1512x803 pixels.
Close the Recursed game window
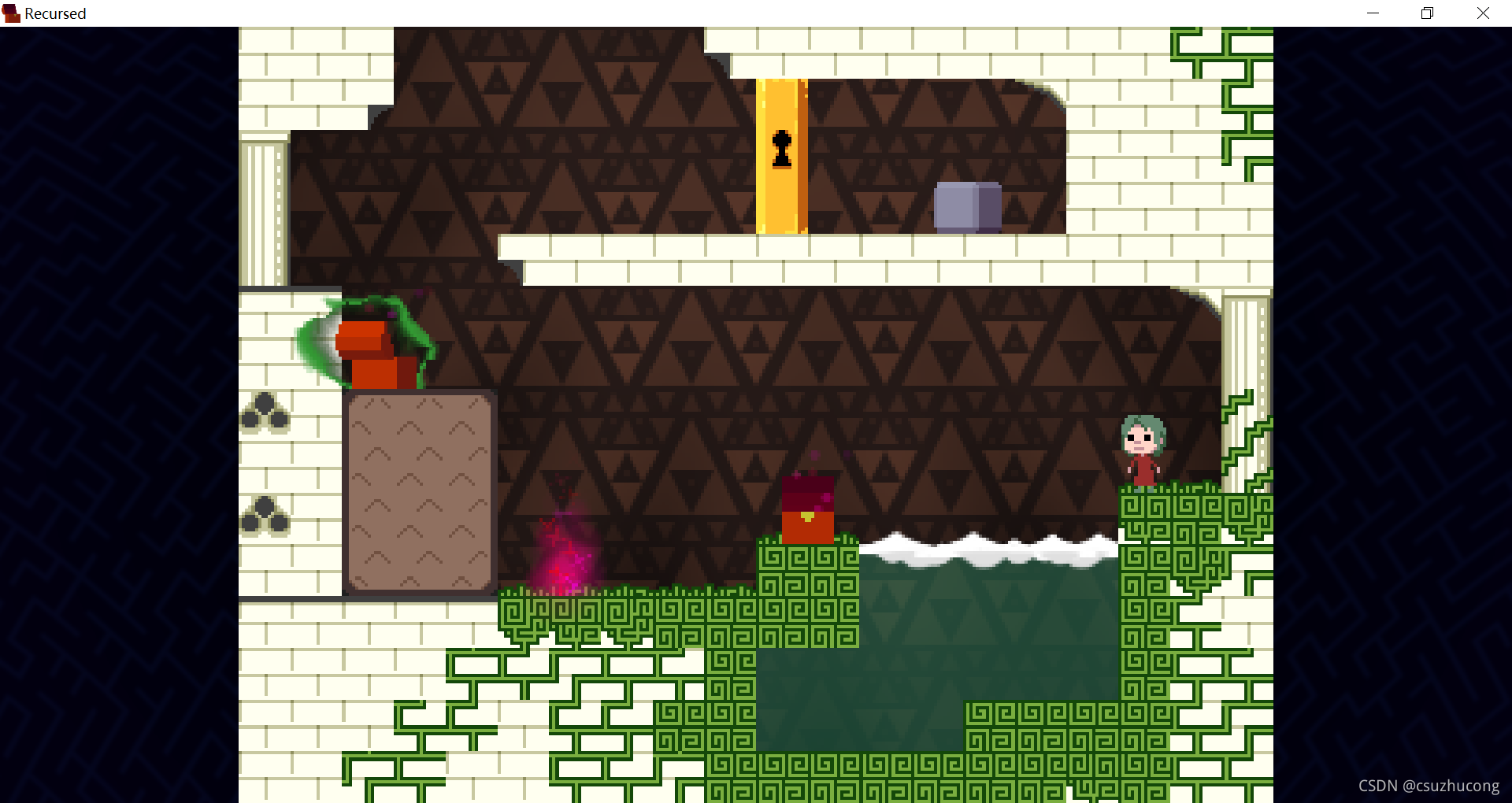click(1483, 13)
